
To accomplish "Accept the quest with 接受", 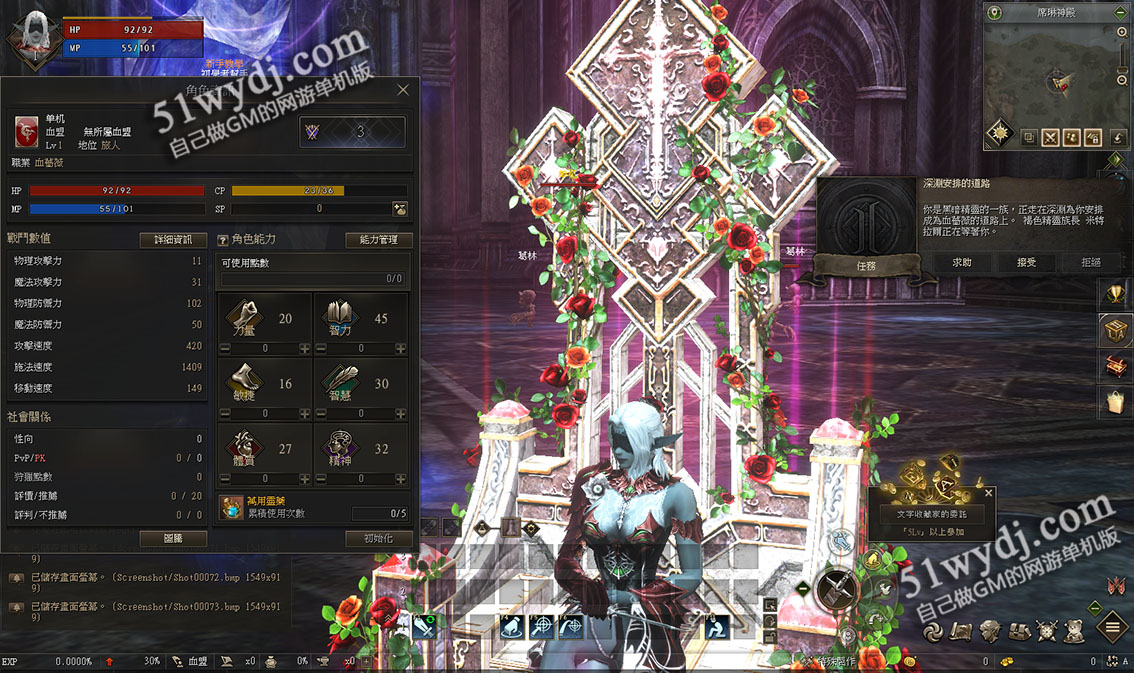I will point(1026,262).
